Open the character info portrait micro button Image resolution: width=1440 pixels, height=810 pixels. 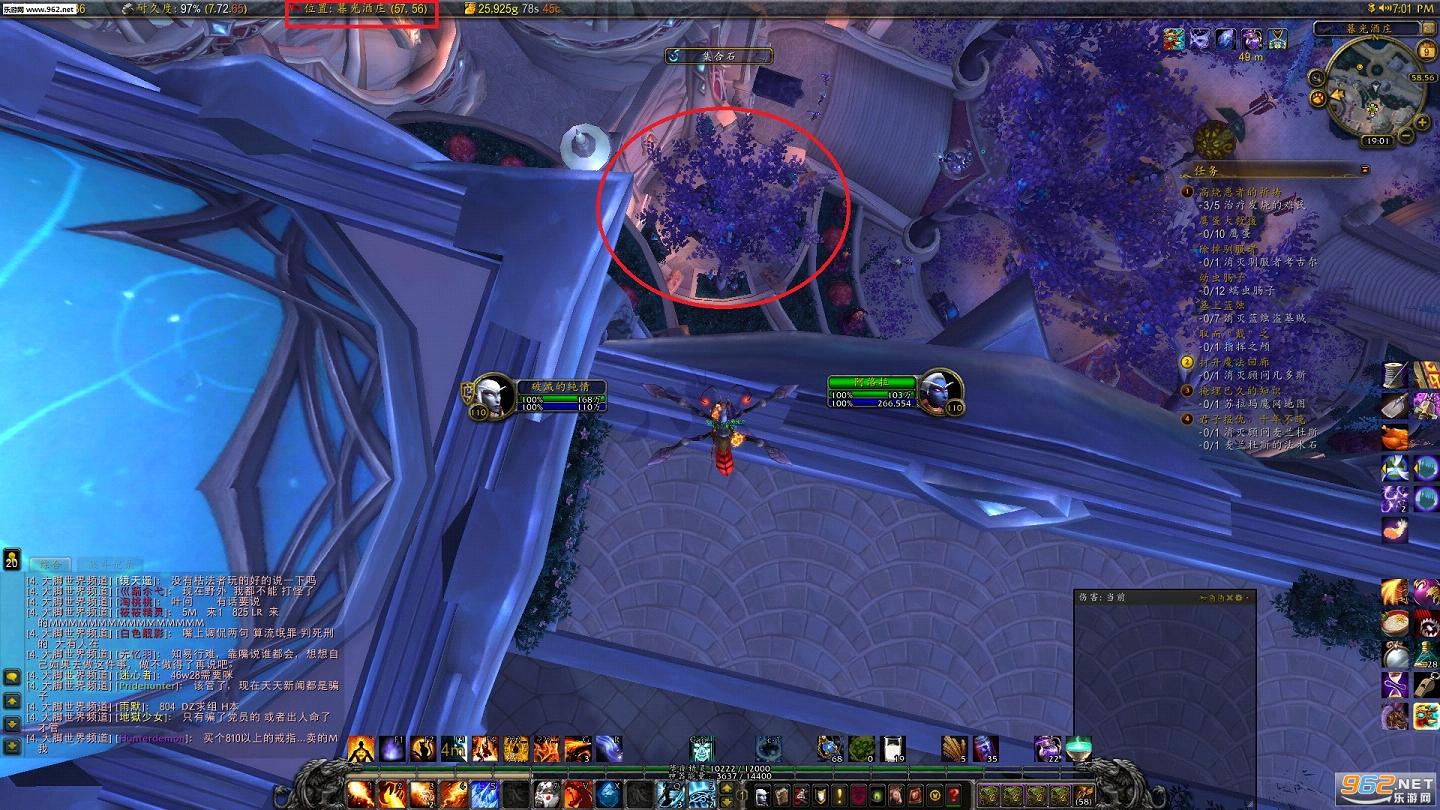pyautogui.click(x=762, y=795)
